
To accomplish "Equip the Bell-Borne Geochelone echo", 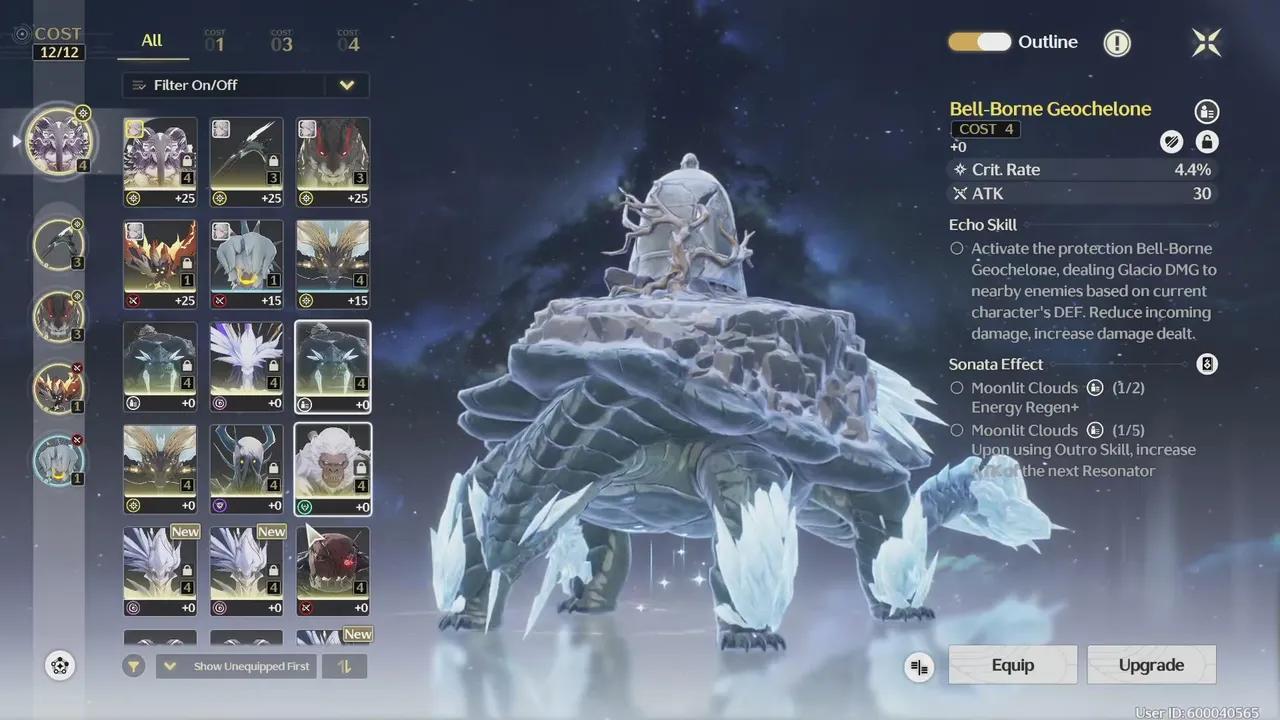I will click(x=1012, y=665).
